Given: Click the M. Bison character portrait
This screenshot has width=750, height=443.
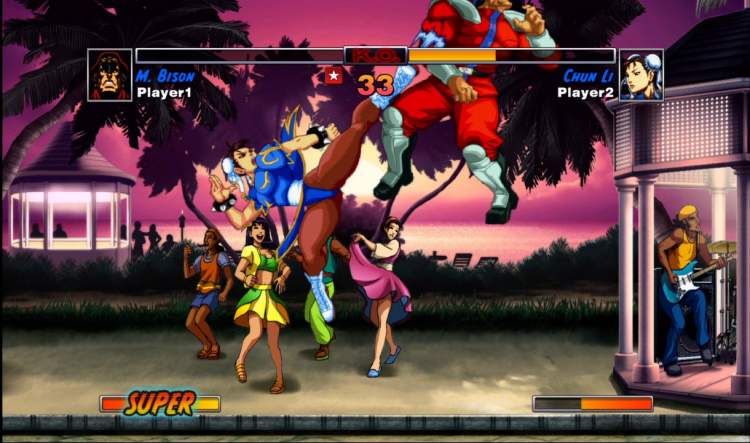Looking at the screenshot, I should click(x=110, y=76).
